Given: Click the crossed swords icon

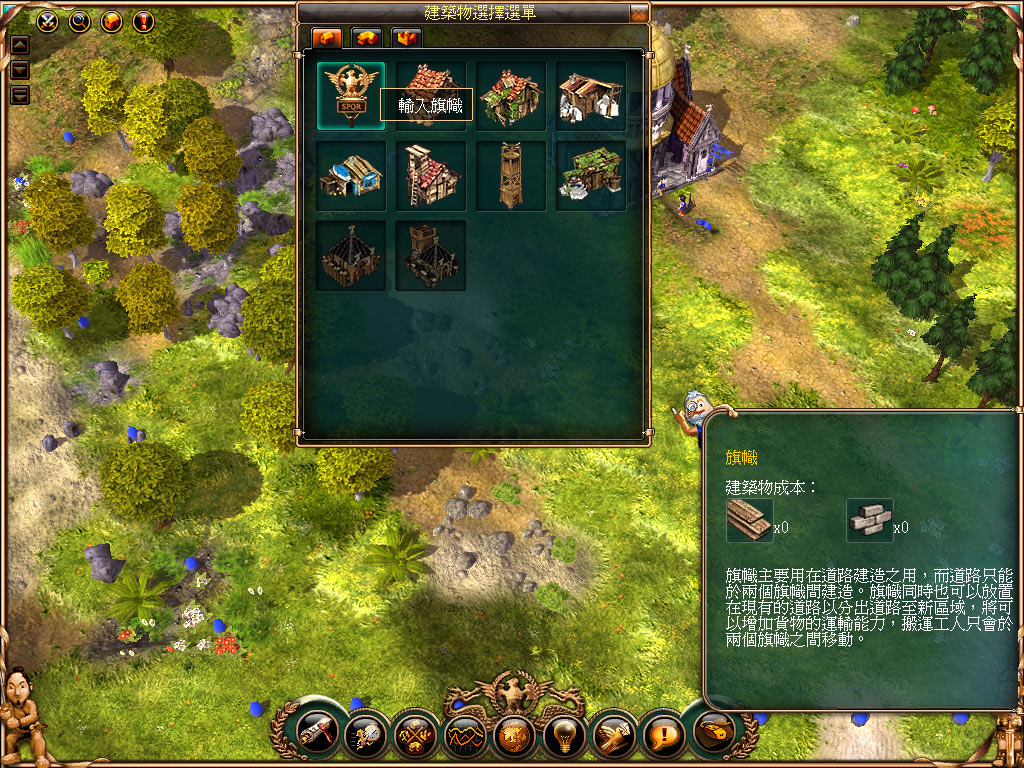Looking at the screenshot, I should [46, 20].
